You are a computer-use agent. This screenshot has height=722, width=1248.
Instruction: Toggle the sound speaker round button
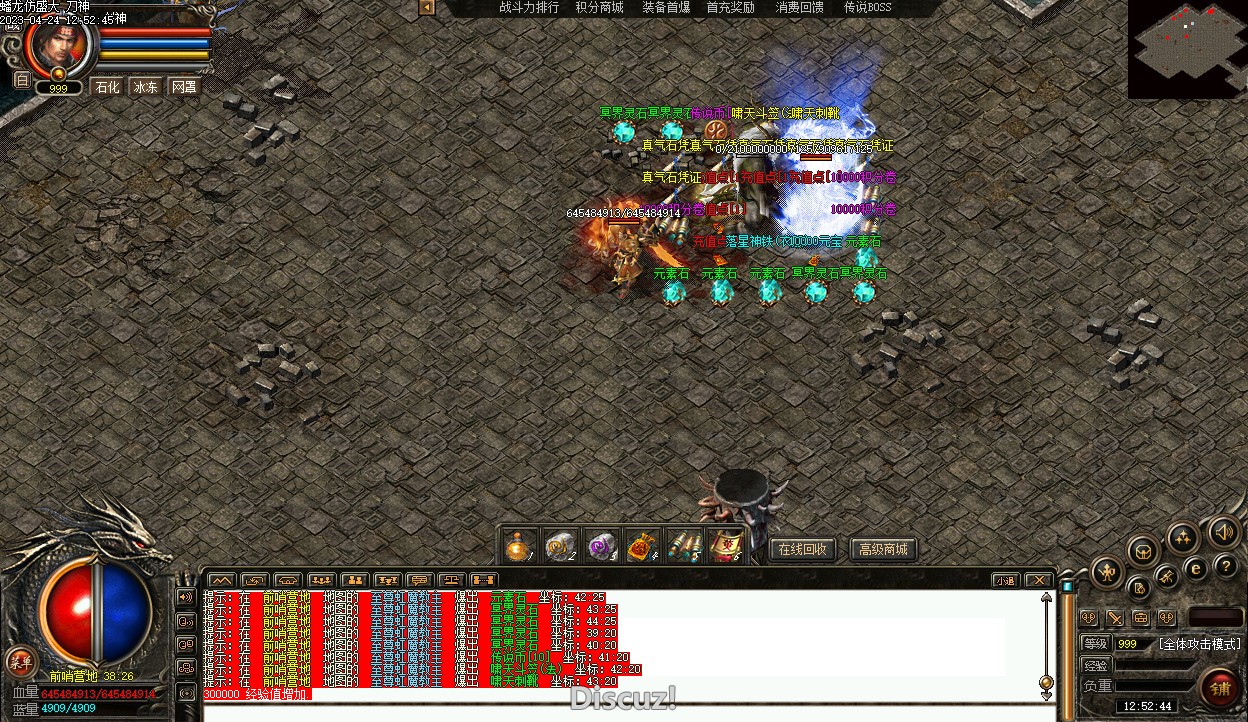[x=1223, y=531]
